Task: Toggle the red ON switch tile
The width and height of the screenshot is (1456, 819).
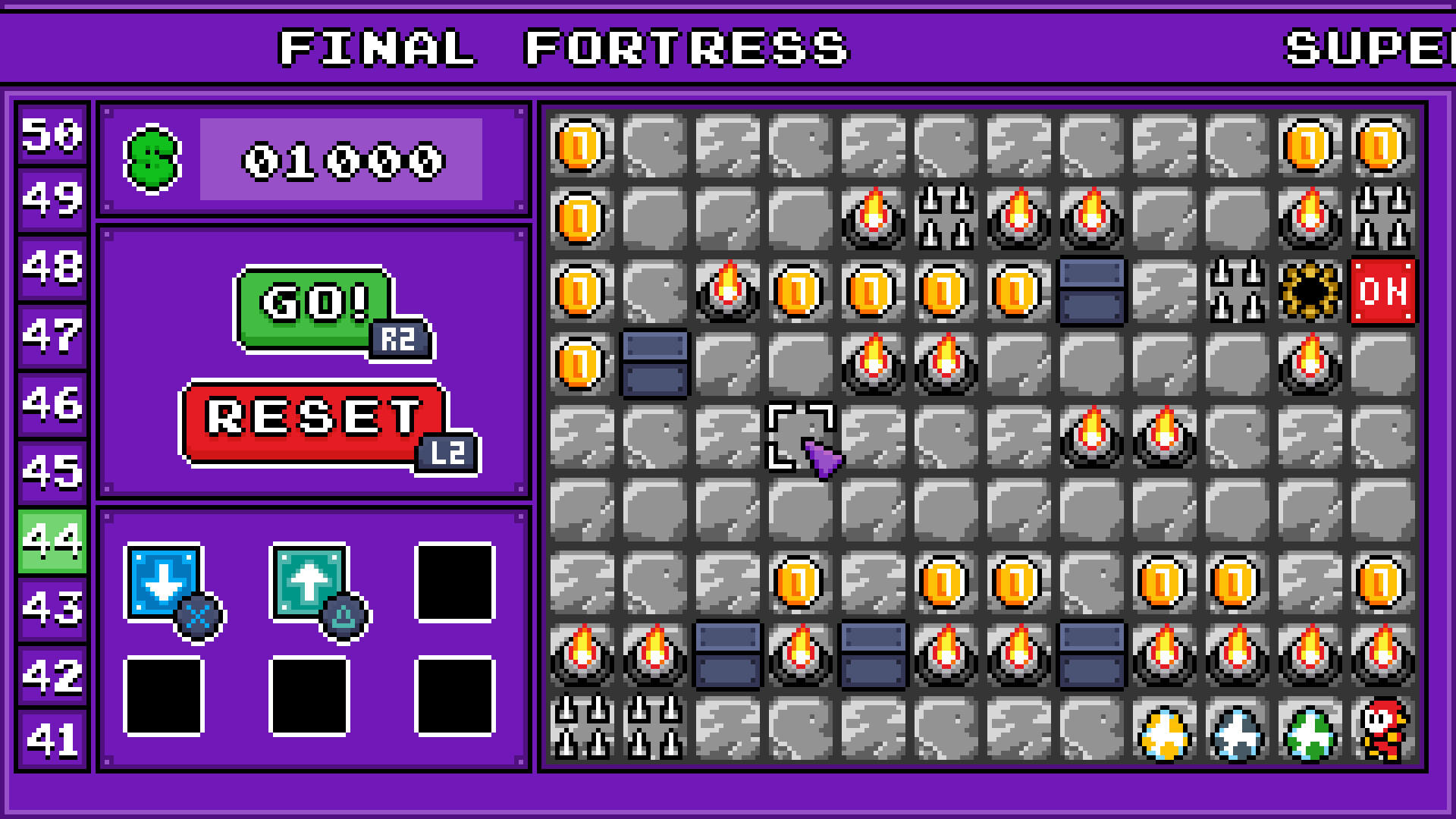Action: tap(1382, 292)
